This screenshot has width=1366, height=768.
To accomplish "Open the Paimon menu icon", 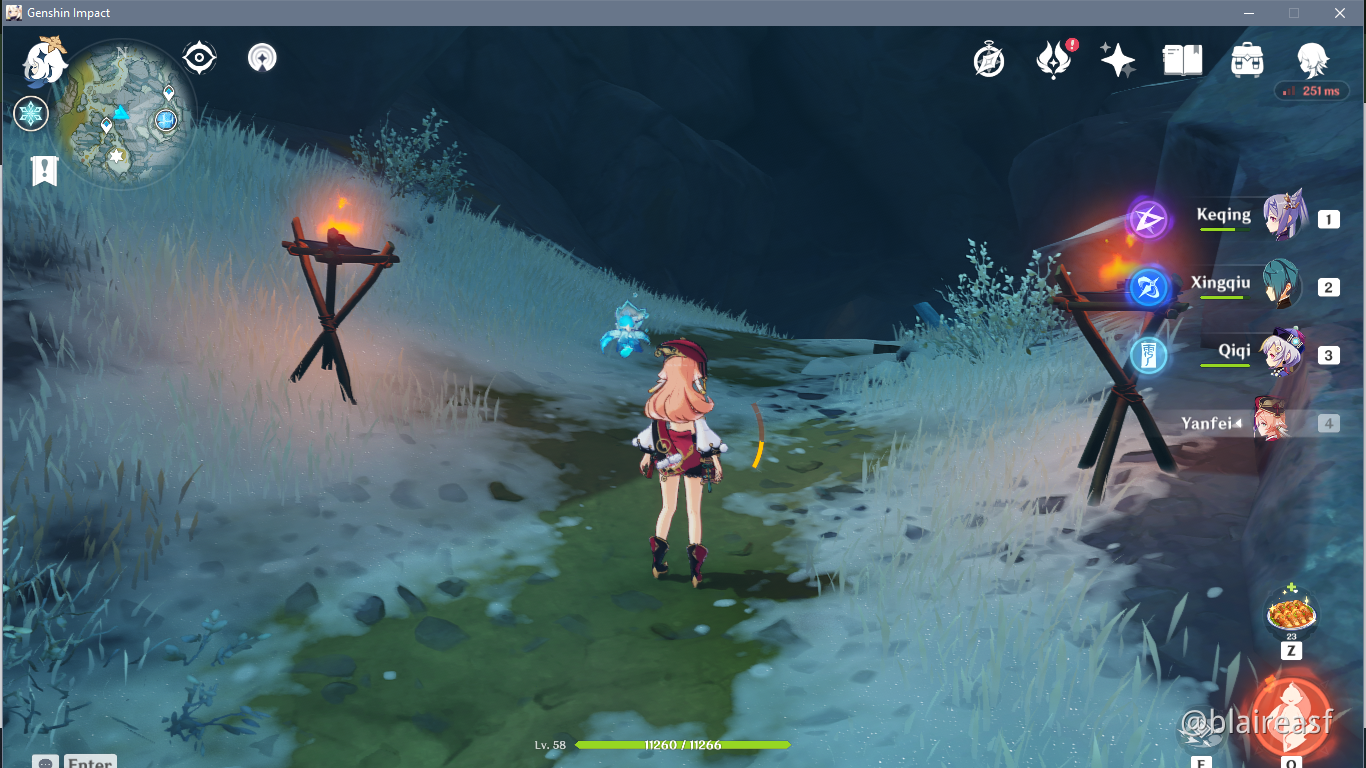I will point(45,61).
